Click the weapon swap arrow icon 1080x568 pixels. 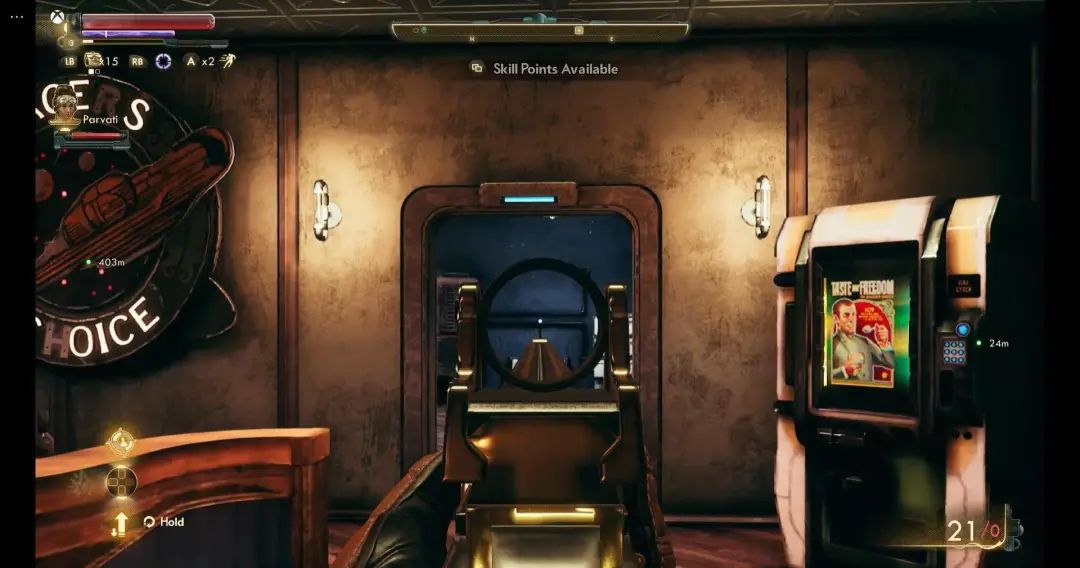tap(120, 523)
